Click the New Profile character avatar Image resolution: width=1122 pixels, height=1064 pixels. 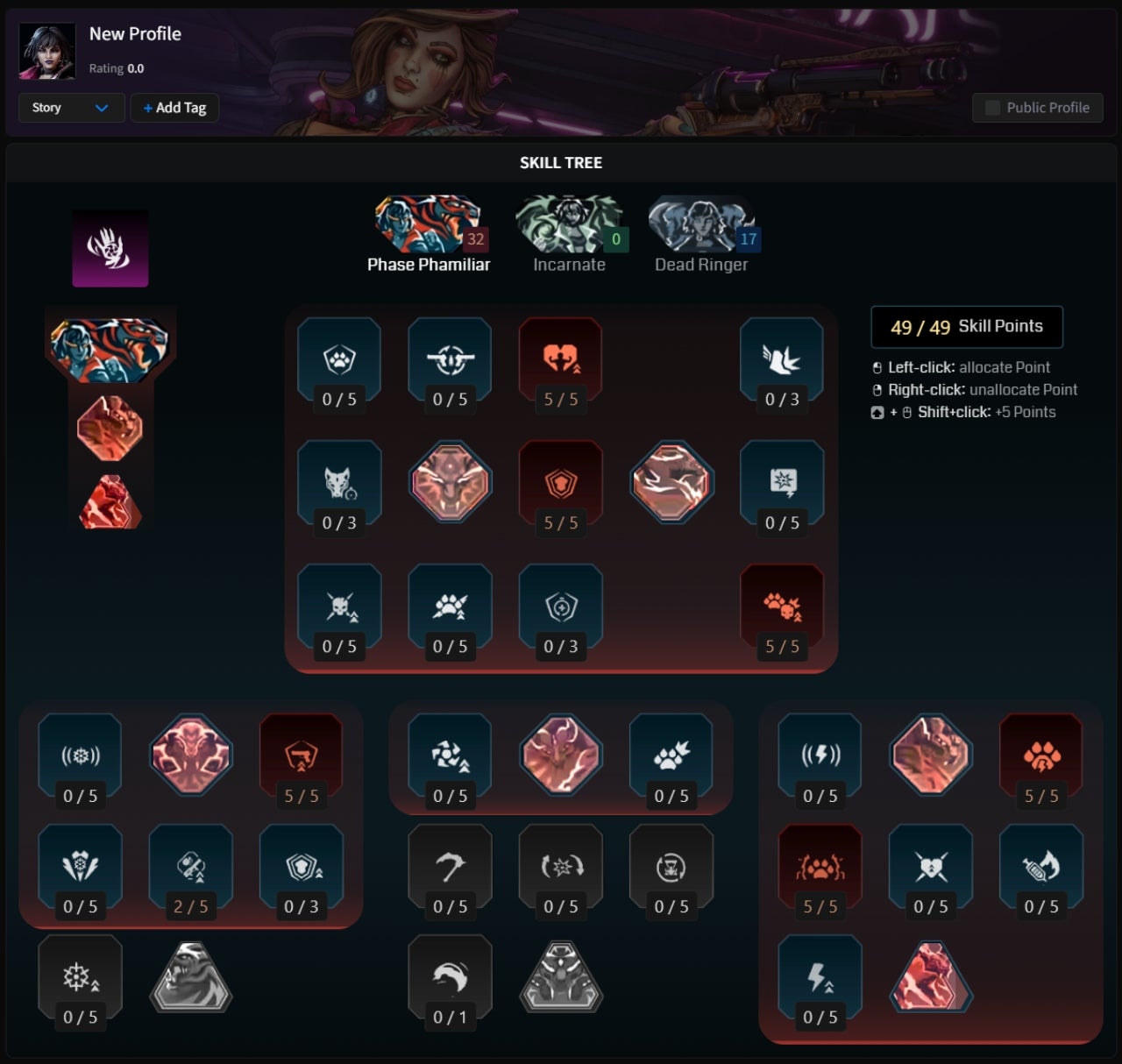coord(48,50)
